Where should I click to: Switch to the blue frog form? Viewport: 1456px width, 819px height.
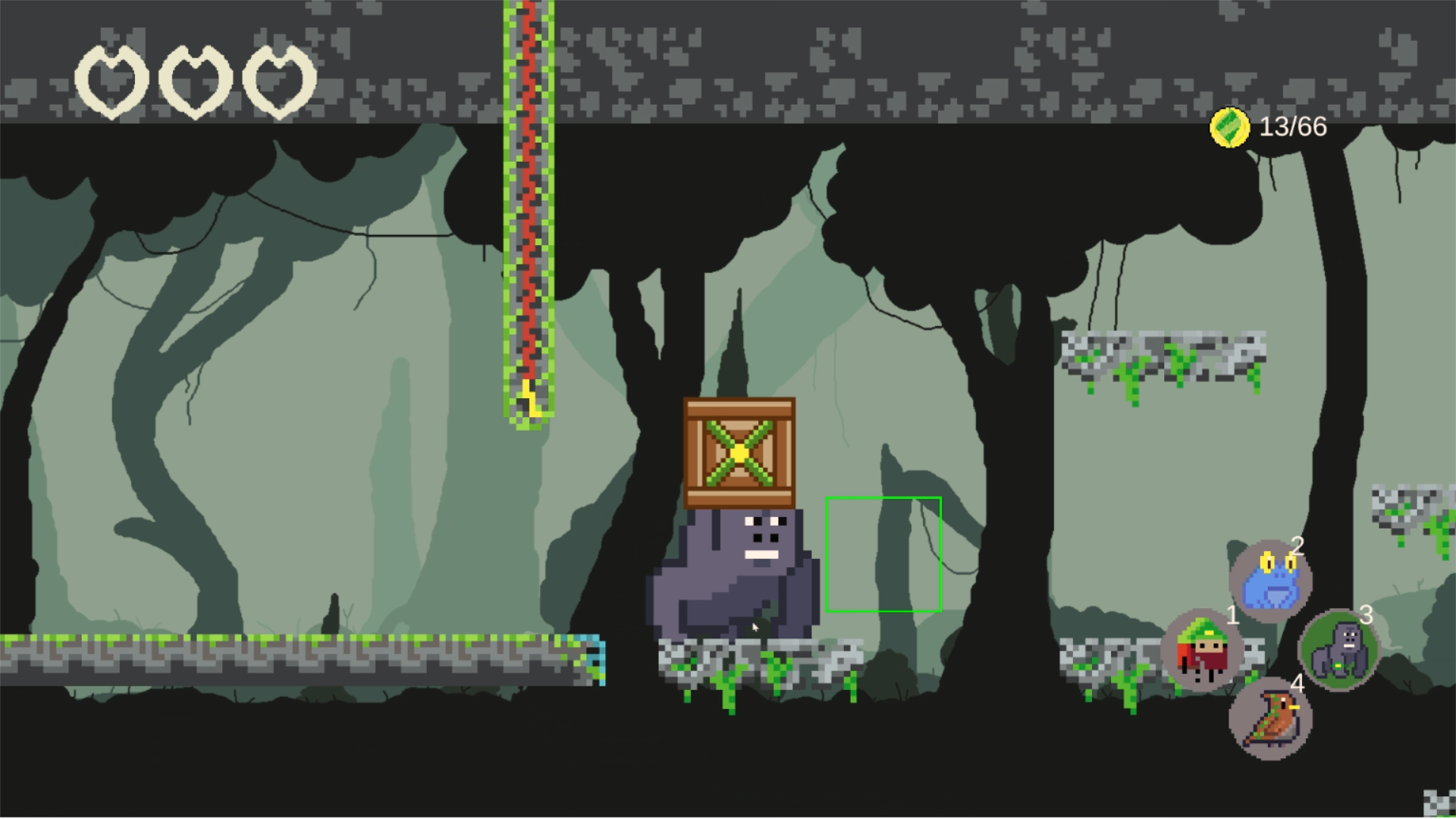click(1270, 582)
